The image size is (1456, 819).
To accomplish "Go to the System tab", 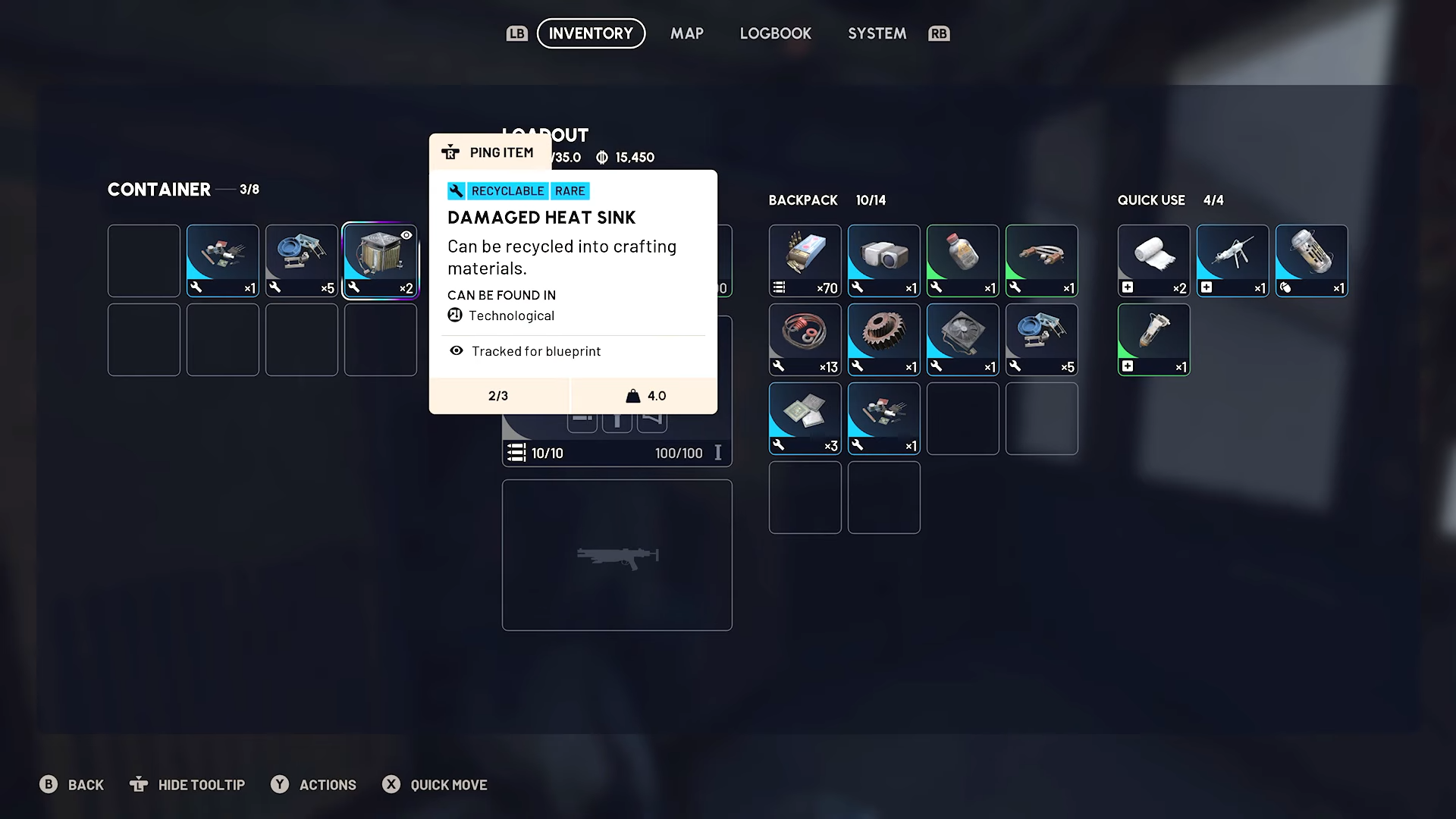I will pos(877,33).
